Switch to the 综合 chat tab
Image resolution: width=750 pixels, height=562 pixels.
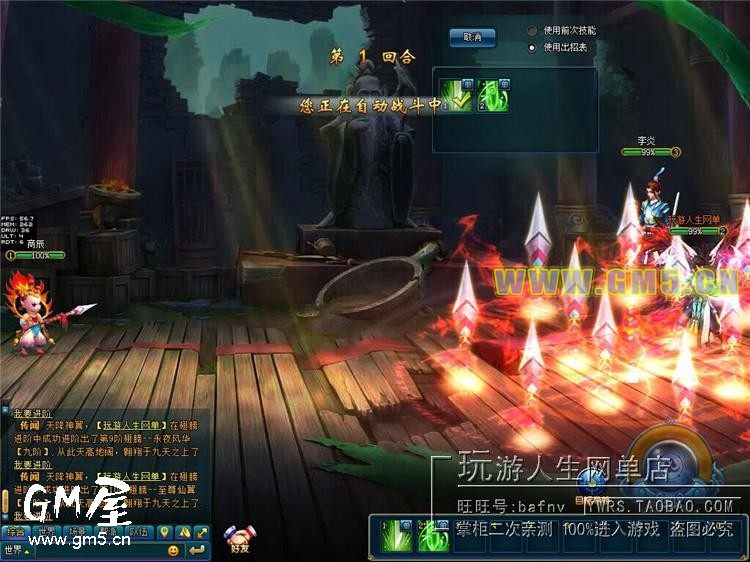[x=15, y=531]
